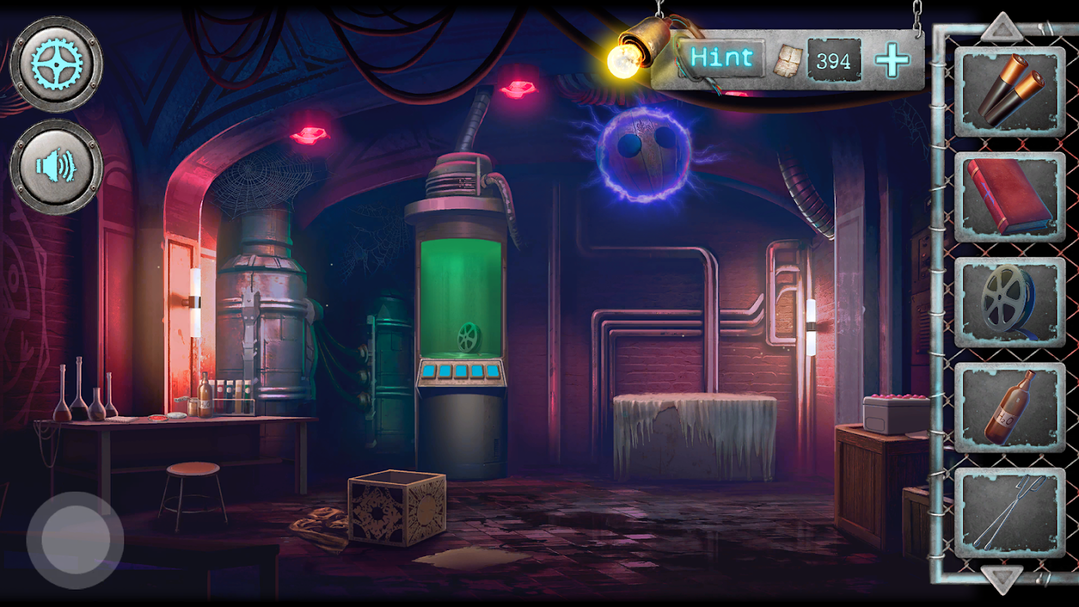1079x607 pixels.
Task: Choose the film reel inventory item
Action: (x=1008, y=302)
